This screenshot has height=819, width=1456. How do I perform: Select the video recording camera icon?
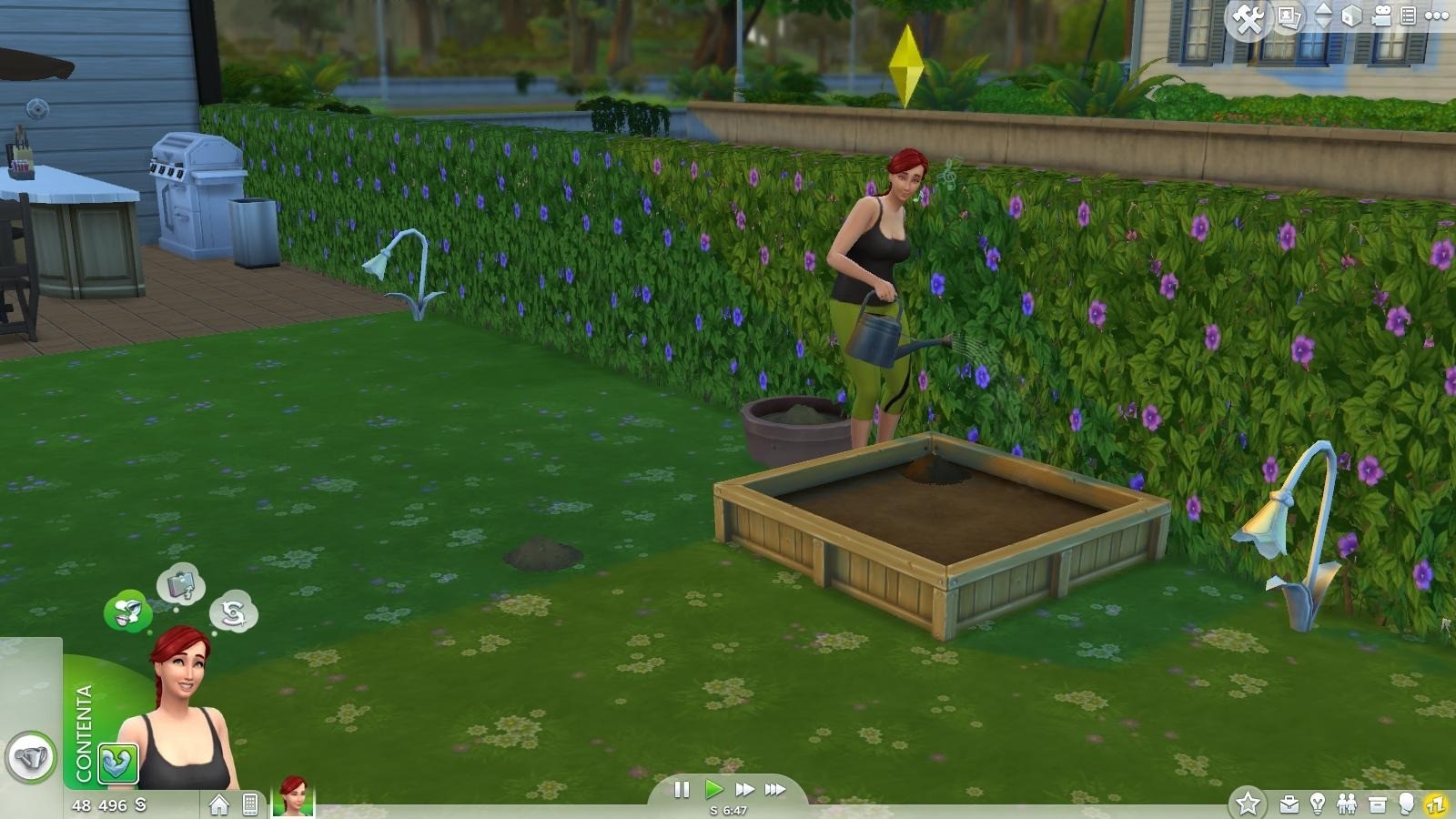[1381, 15]
